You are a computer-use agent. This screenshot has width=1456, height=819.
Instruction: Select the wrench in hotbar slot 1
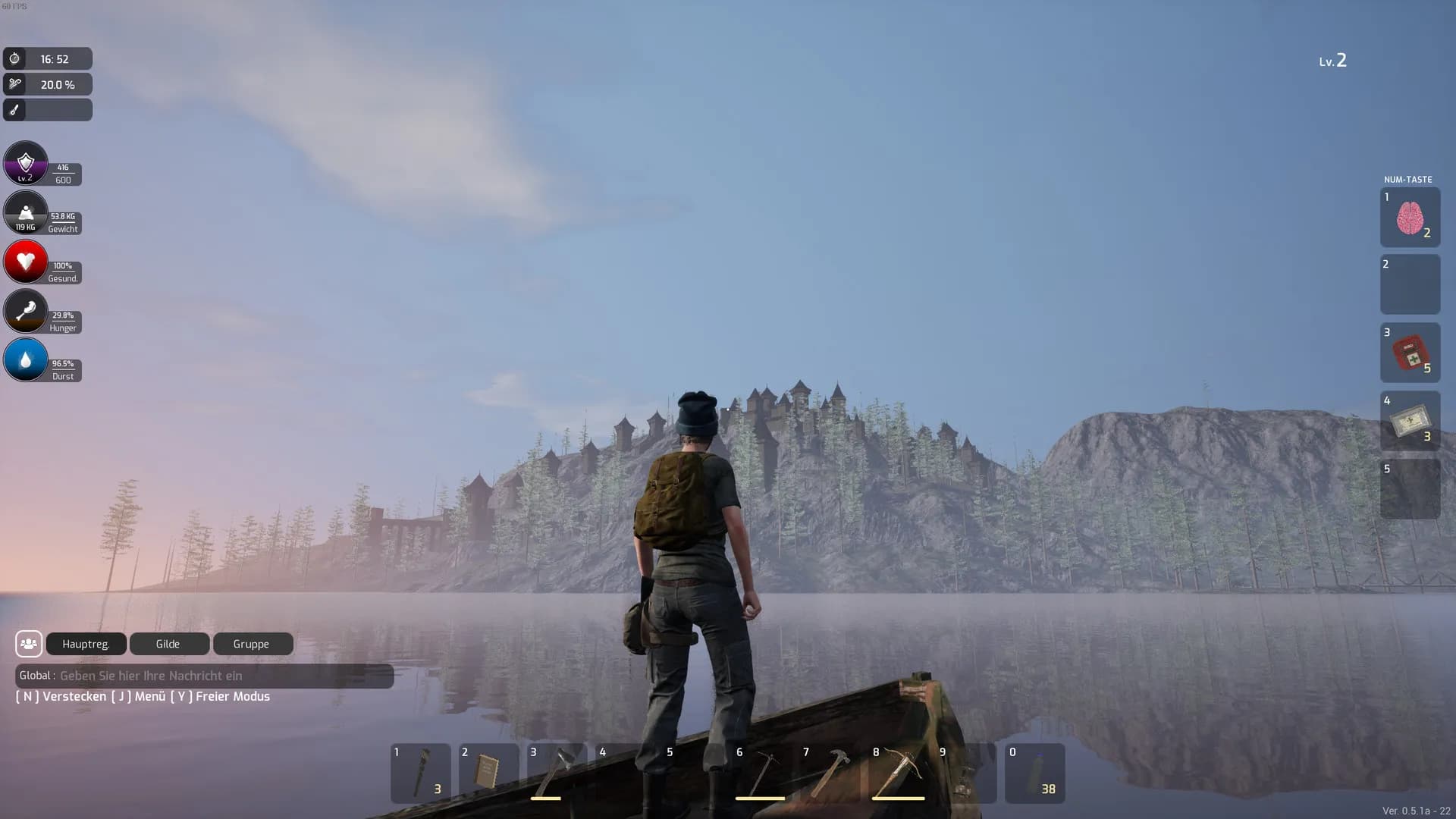click(x=420, y=773)
